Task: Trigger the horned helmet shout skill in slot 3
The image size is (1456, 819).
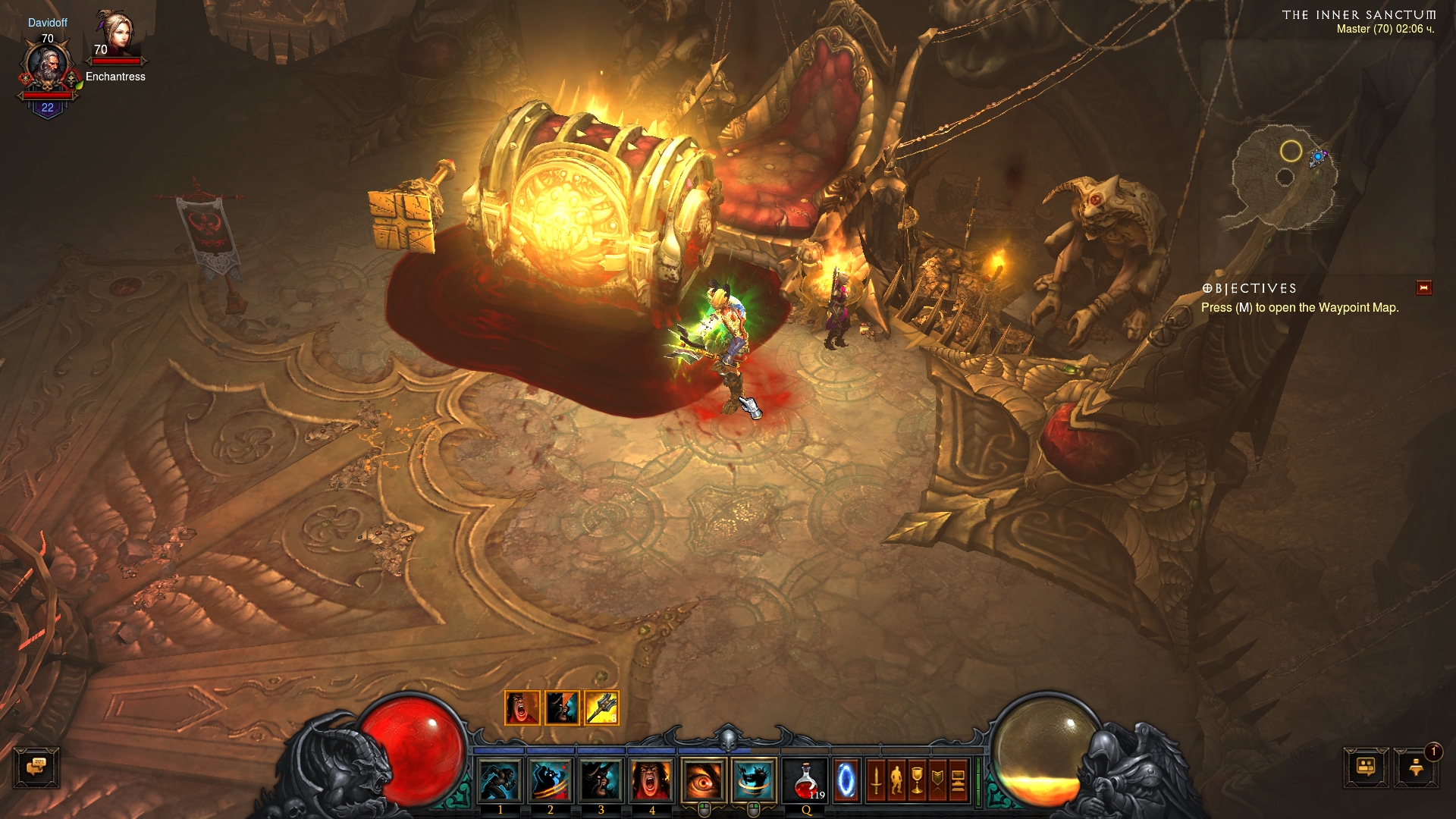Action: point(601,781)
